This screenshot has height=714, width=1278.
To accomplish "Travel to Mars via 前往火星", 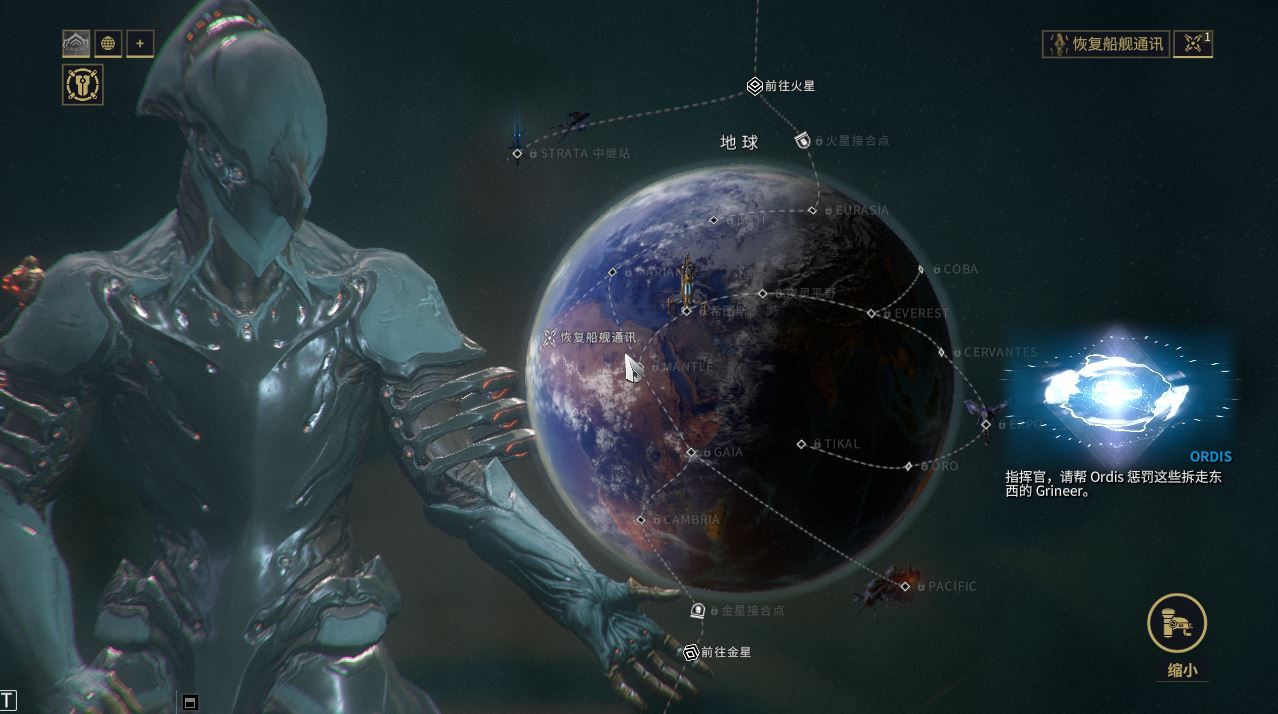I will coord(755,87).
